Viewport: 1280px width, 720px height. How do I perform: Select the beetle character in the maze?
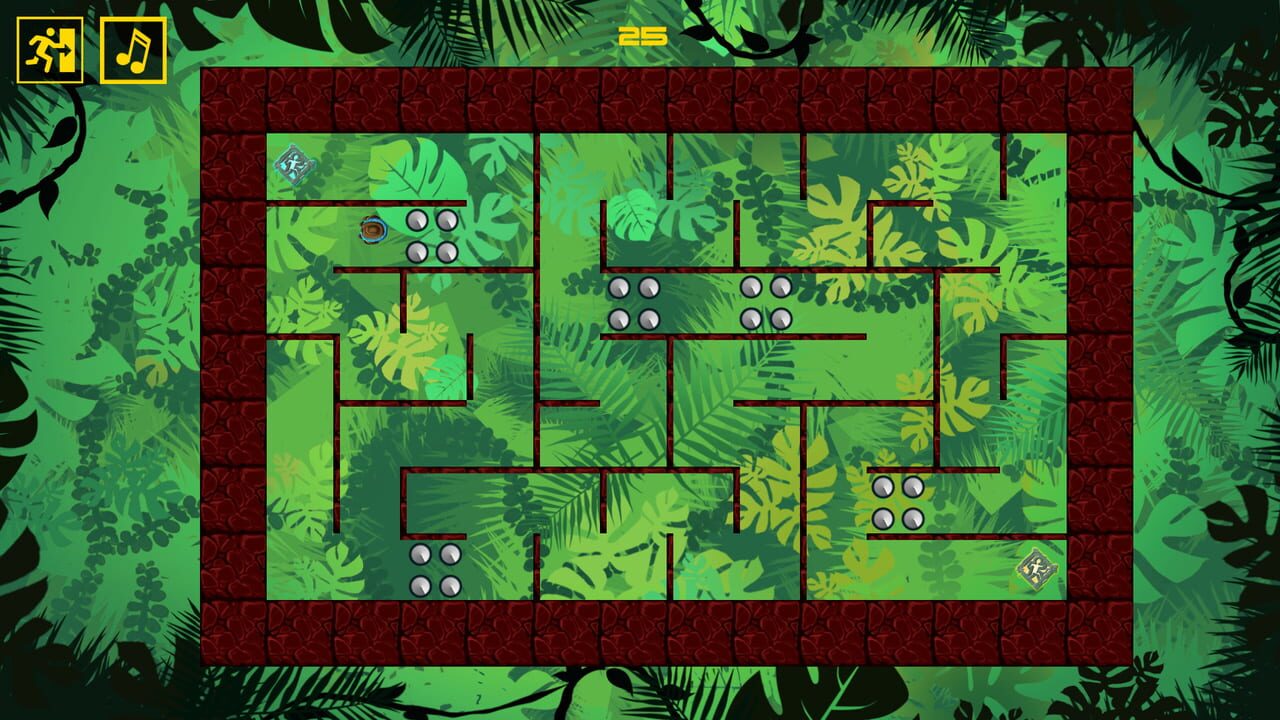tap(371, 230)
